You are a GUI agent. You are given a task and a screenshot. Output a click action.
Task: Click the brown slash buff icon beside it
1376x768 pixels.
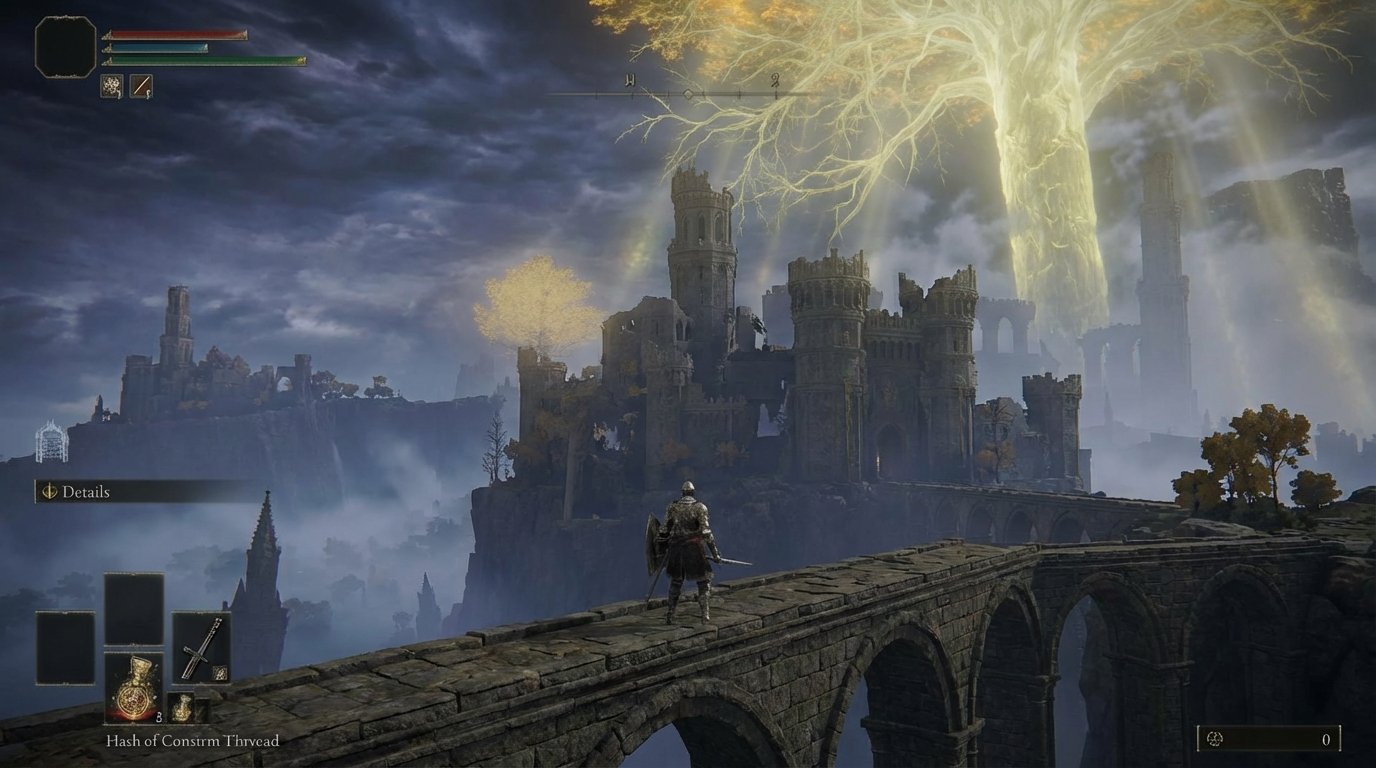coord(141,87)
